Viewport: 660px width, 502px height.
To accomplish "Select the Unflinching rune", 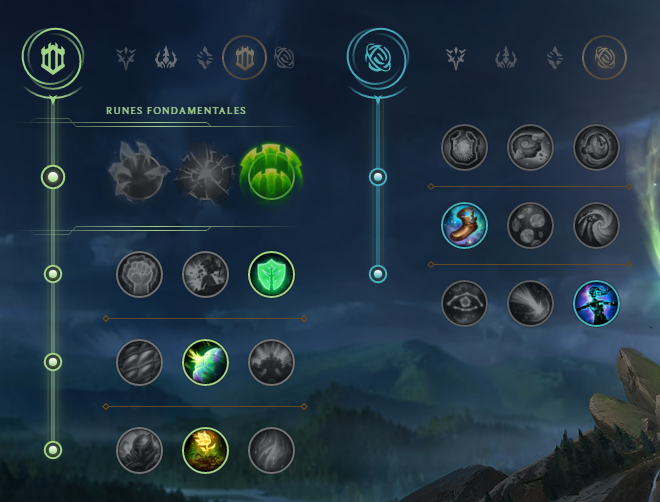I will [271, 450].
